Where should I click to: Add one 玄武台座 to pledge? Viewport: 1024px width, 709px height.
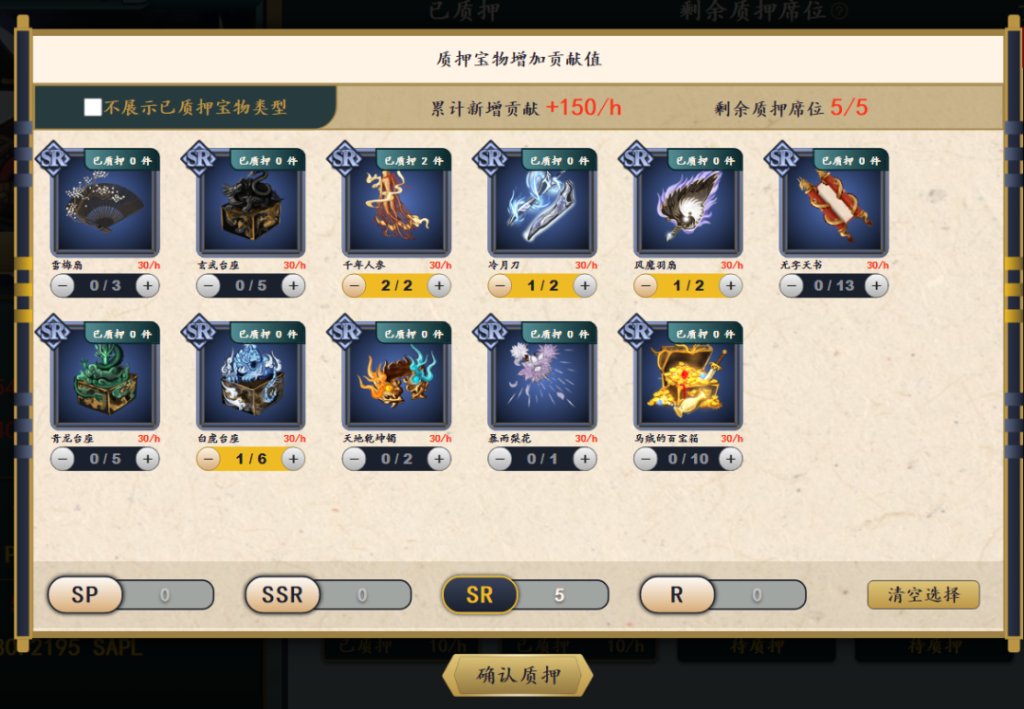(293, 286)
